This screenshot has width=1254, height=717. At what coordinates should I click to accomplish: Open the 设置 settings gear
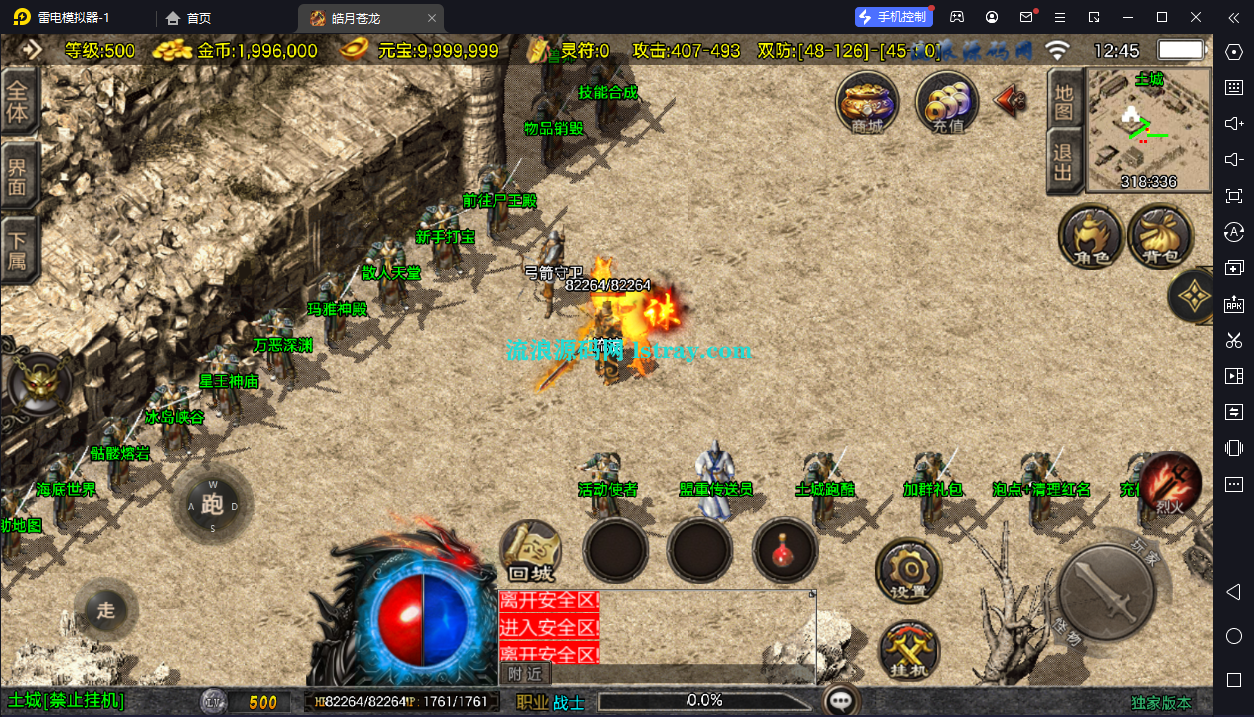pyautogui.click(x=908, y=571)
